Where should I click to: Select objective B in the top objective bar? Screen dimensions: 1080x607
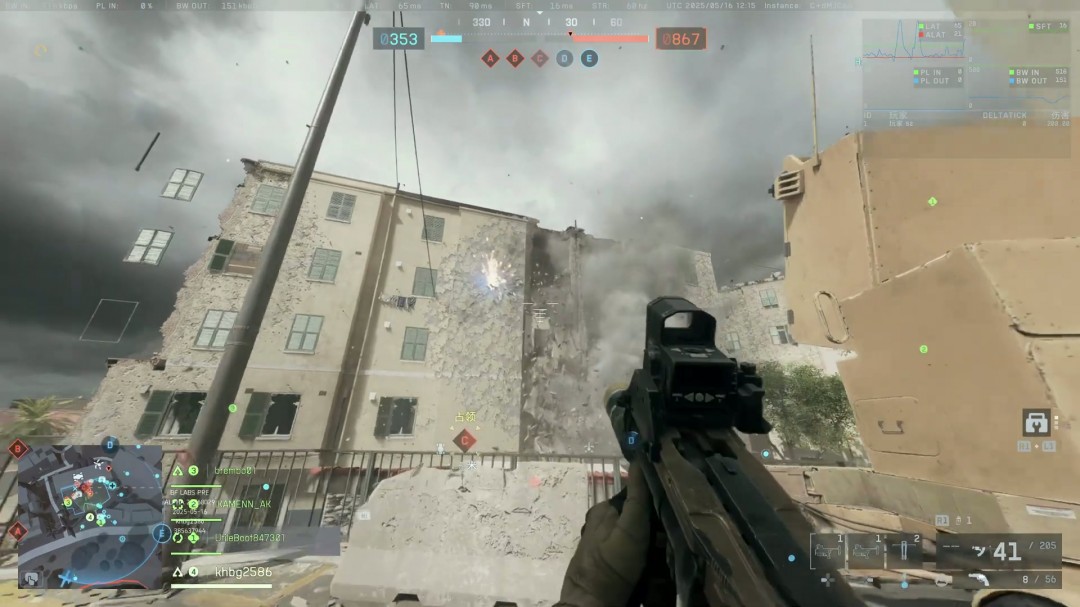[515, 58]
